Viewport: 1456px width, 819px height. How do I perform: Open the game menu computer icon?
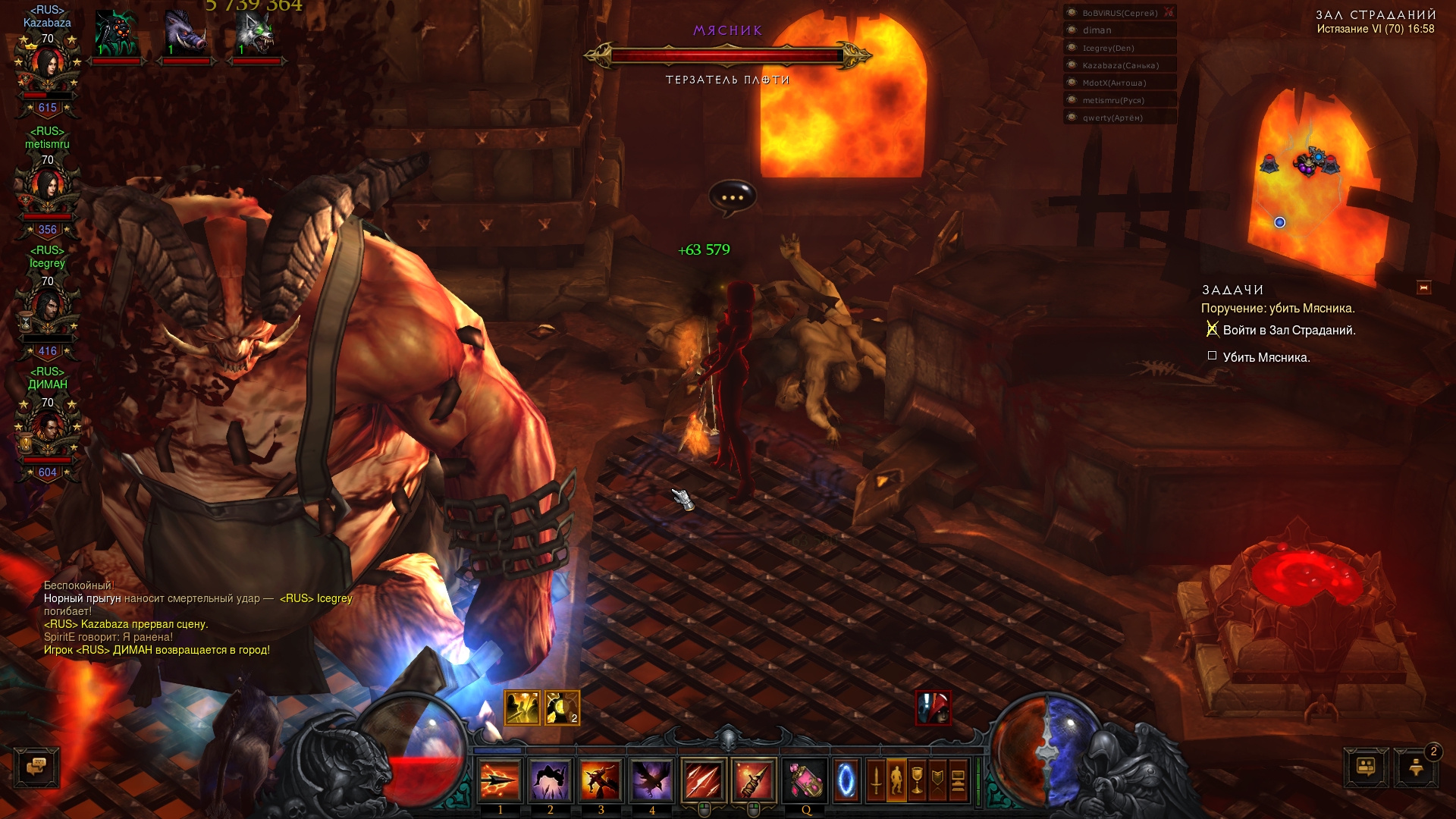click(x=958, y=780)
